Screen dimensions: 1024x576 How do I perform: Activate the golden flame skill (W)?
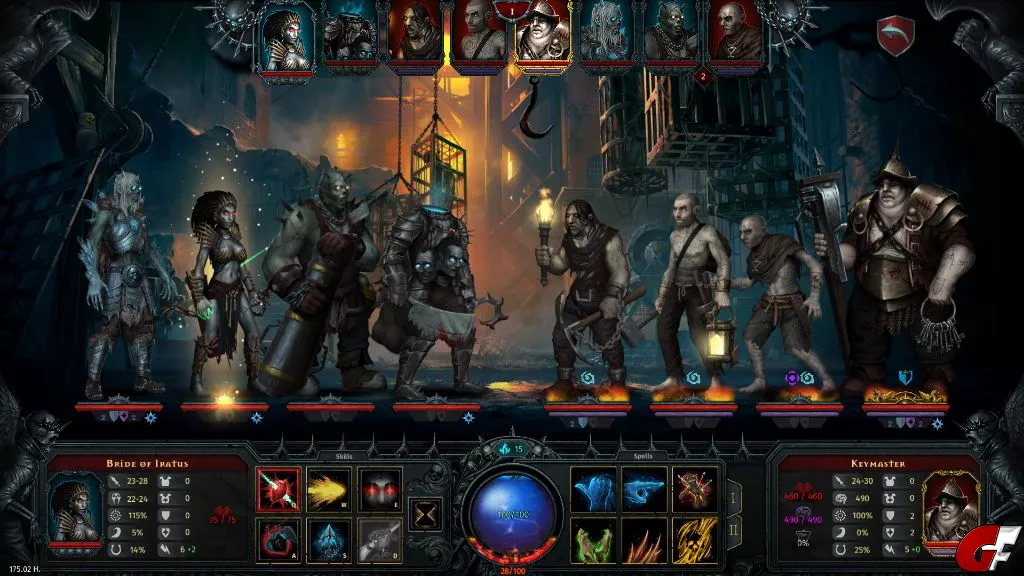(329, 489)
